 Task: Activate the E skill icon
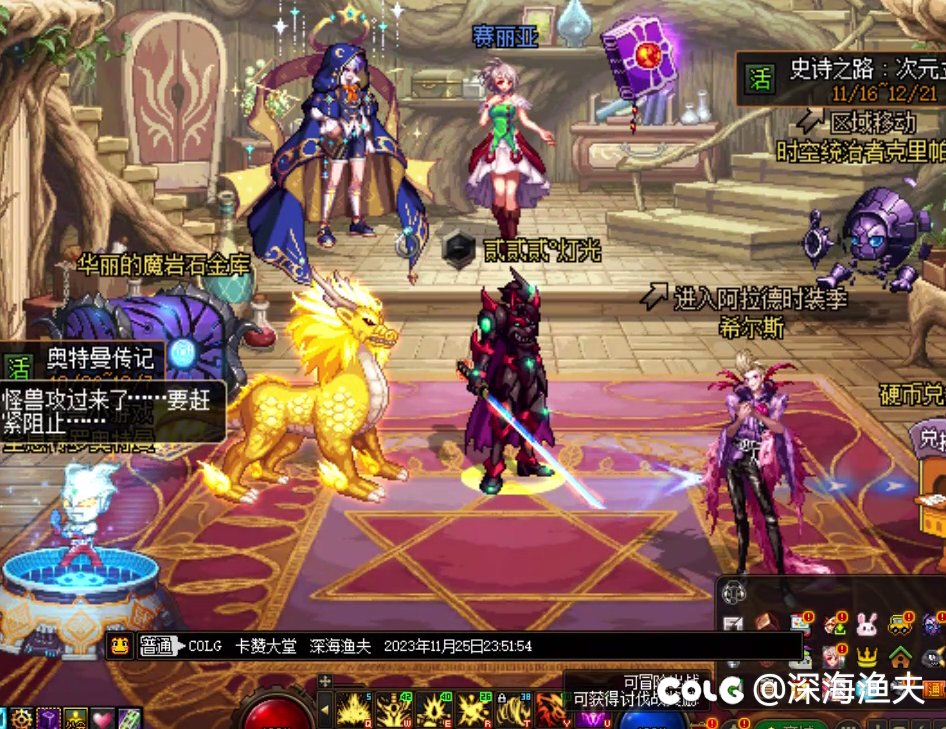click(x=435, y=709)
